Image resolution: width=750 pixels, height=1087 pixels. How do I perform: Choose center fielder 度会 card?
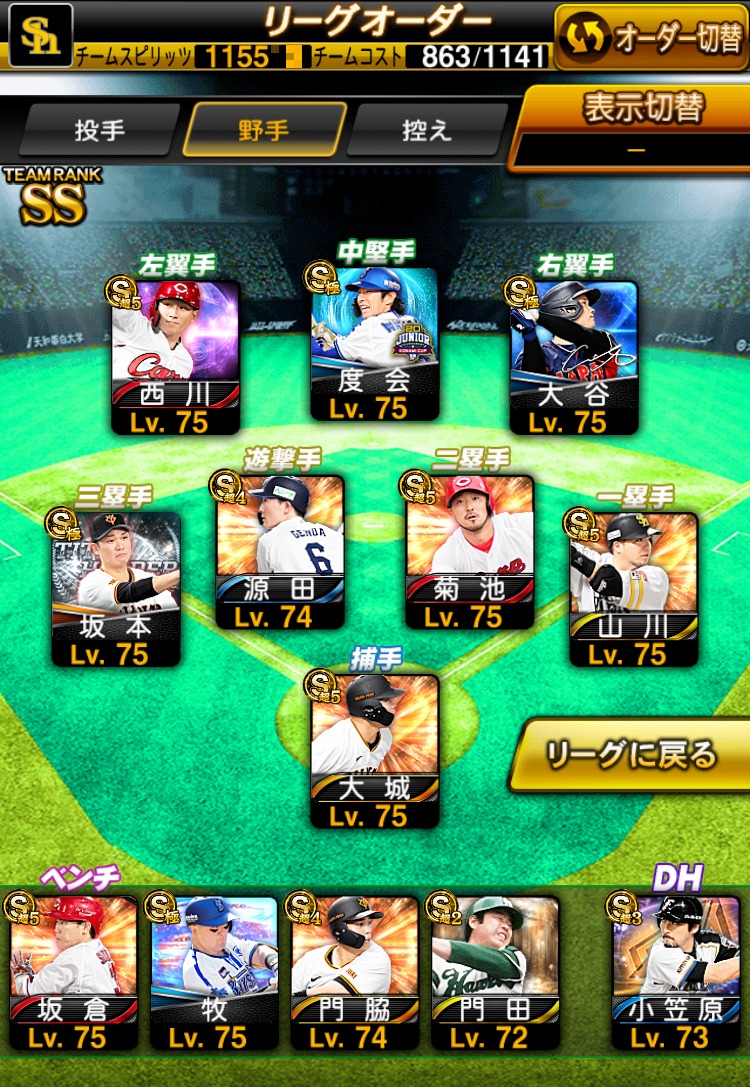pyautogui.click(x=374, y=345)
